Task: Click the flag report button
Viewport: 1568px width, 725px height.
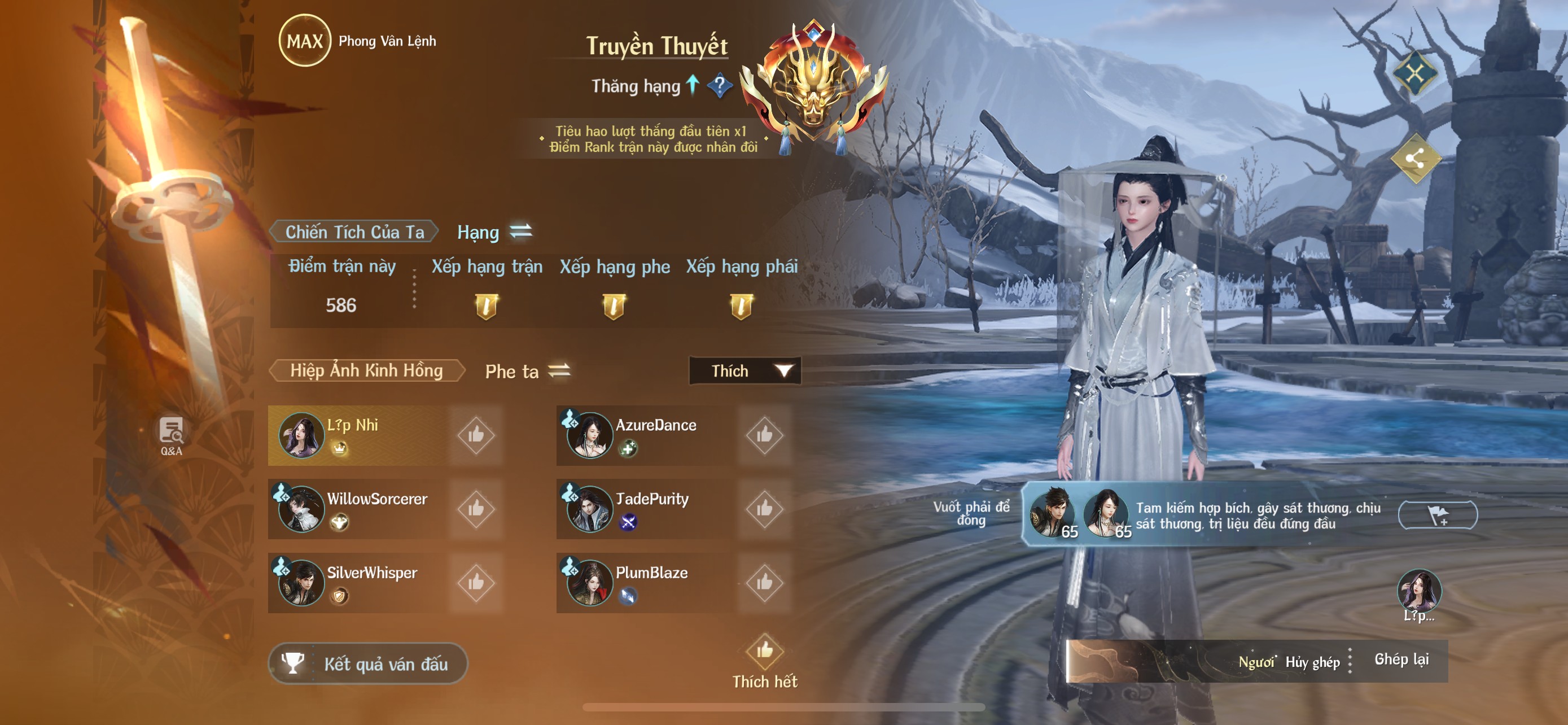Action: pyautogui.click(x=1438, y=516)
